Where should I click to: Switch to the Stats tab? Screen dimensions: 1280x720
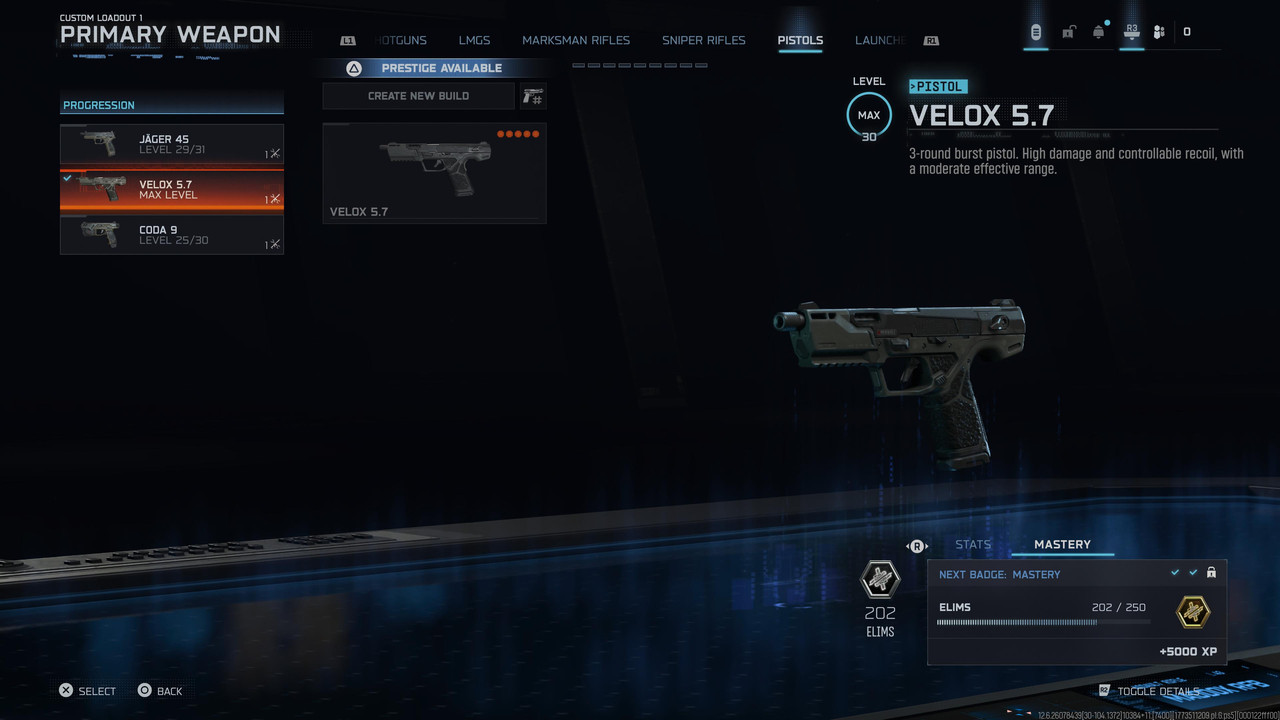point(973,545)
